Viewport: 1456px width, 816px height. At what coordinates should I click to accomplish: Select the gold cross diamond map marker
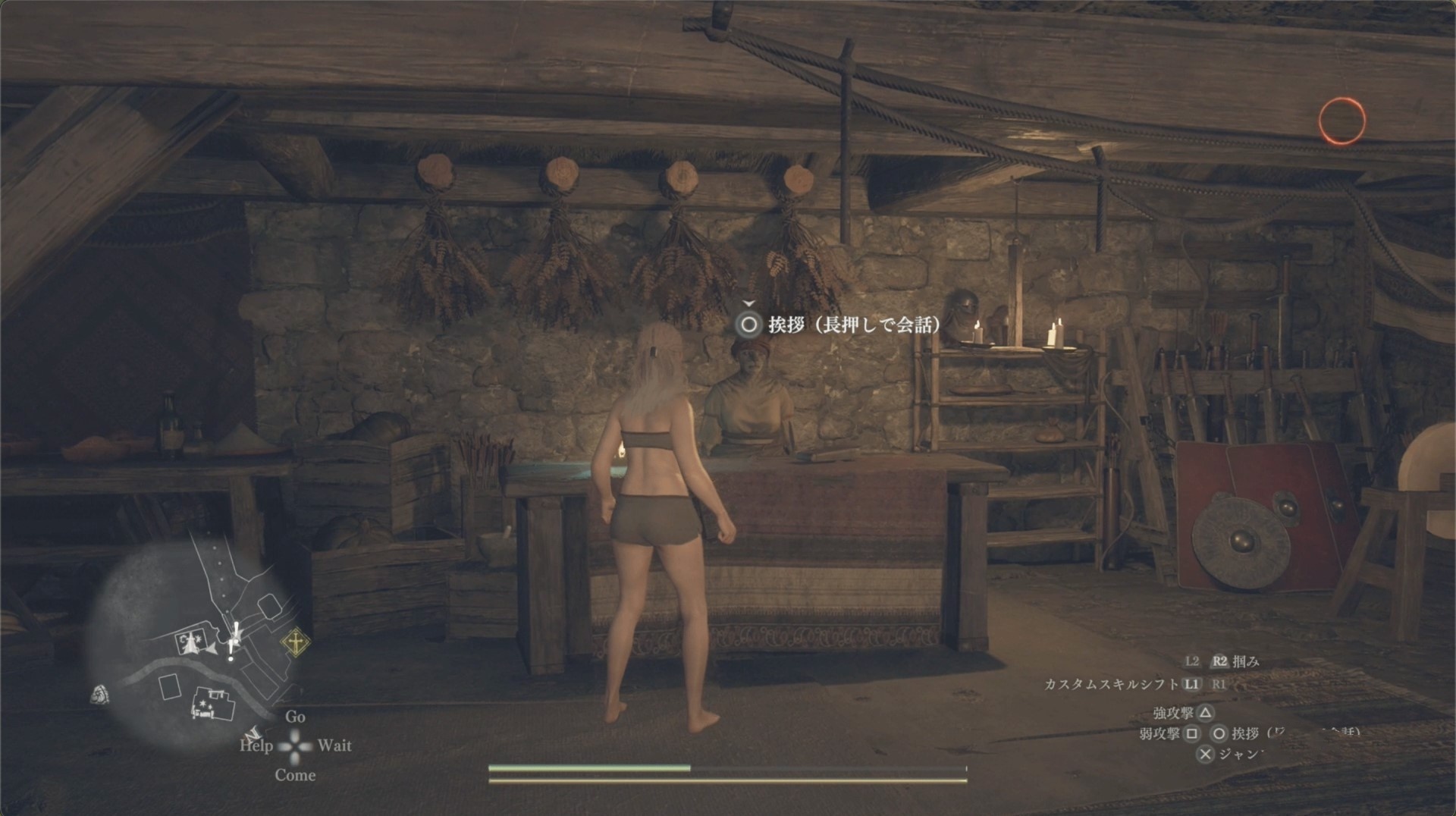pos(295,643)
